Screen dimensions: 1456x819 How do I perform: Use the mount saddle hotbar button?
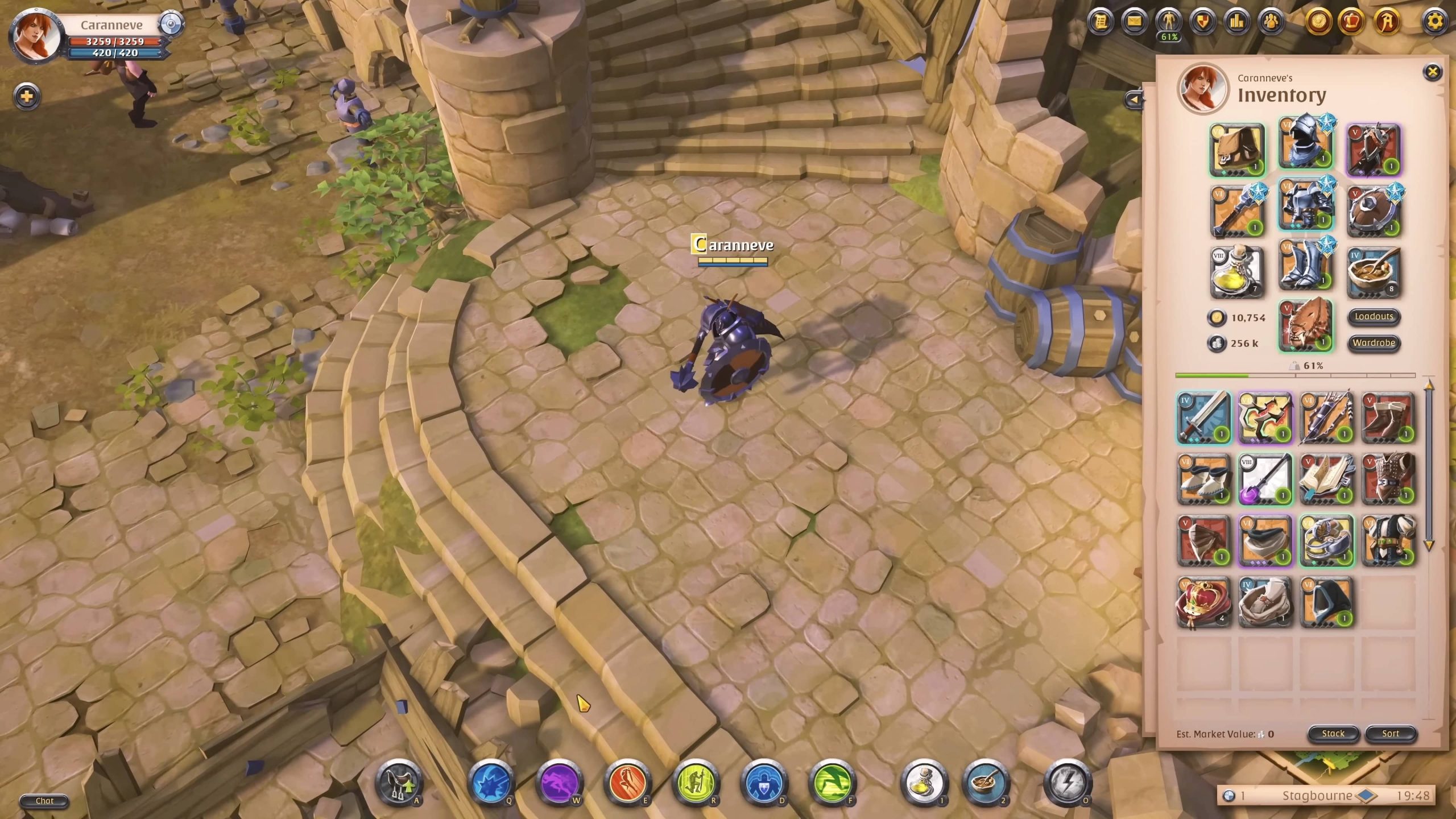(x=399, y=783)
